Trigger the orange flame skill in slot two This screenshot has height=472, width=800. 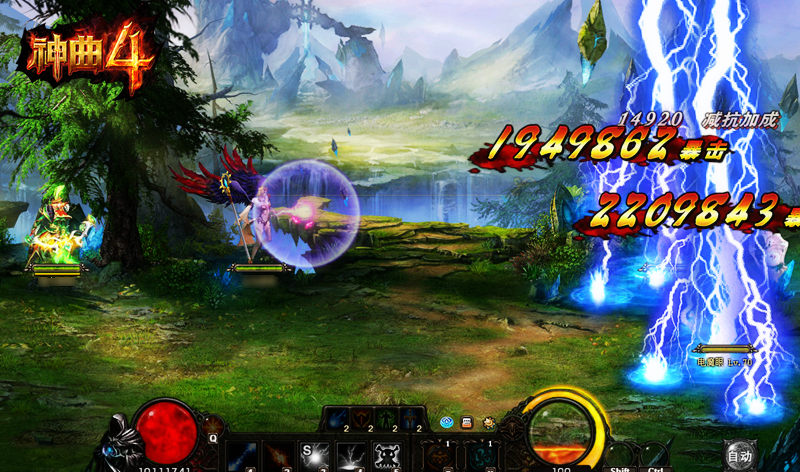[x=279, y=456]
